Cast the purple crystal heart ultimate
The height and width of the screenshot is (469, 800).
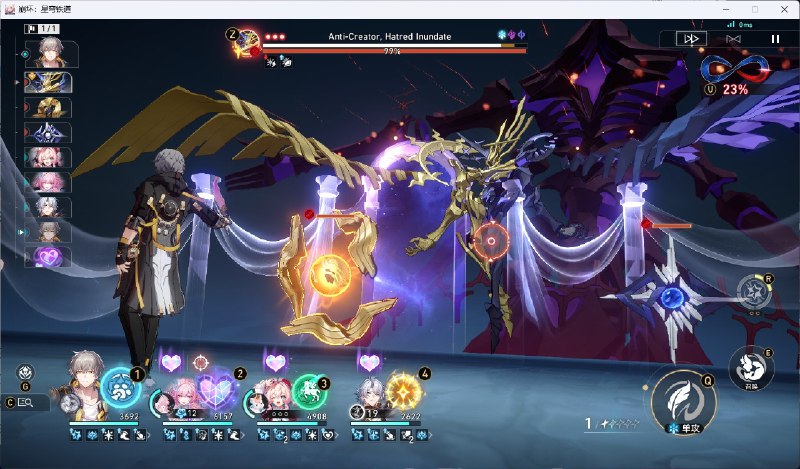coord(214,388)
